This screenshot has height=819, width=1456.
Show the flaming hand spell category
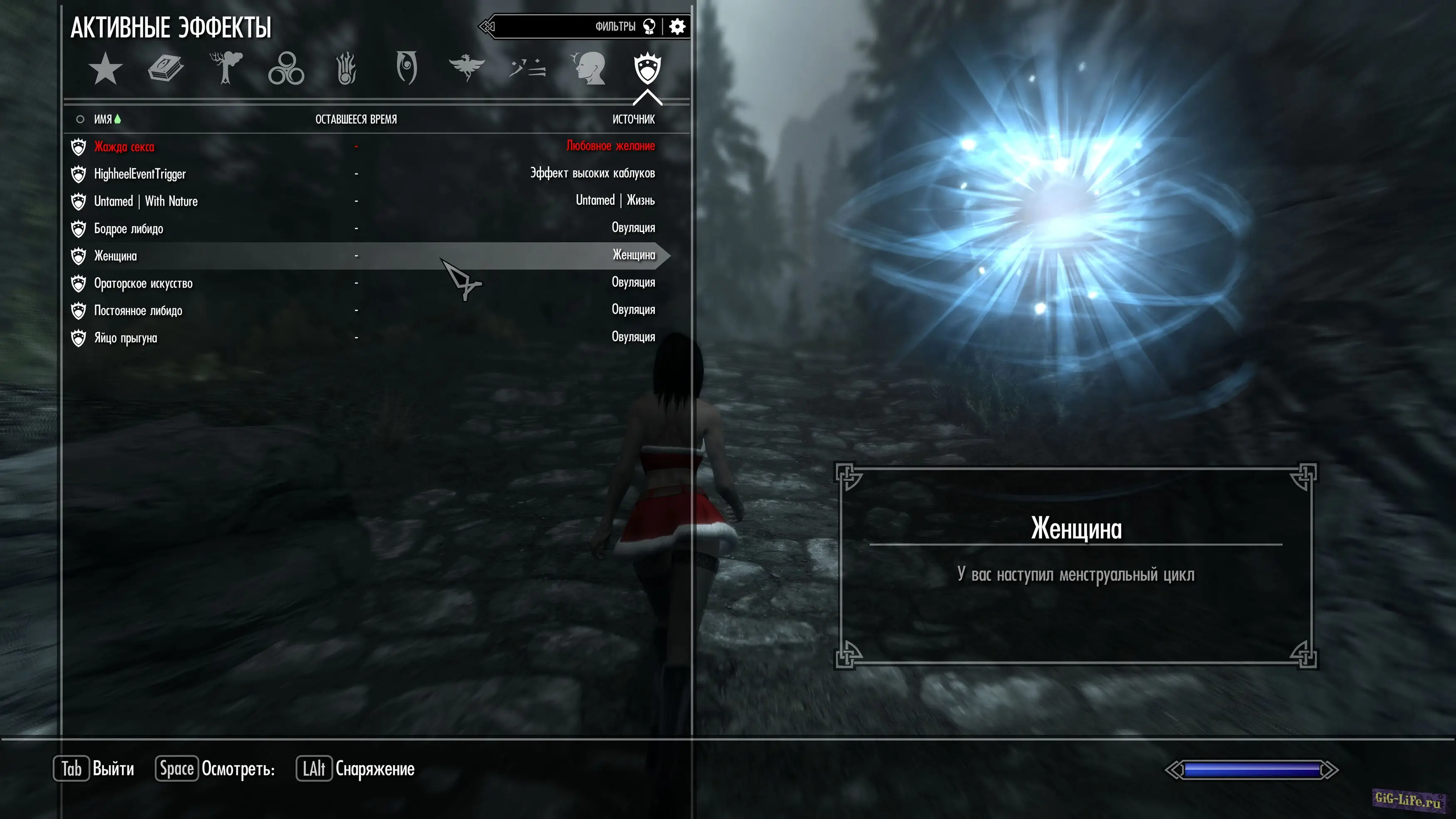point(347,69)
